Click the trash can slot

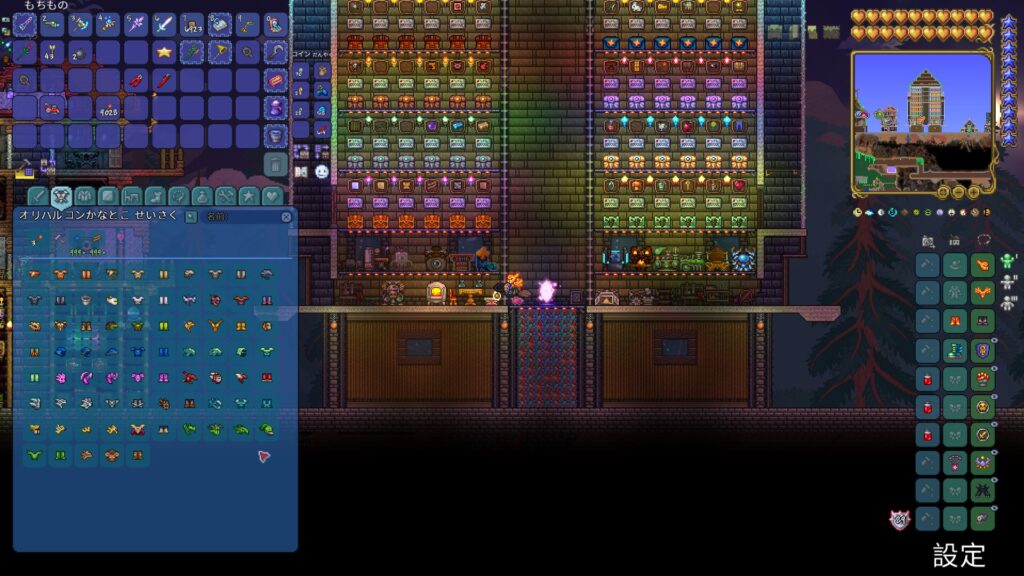[276, 163]
